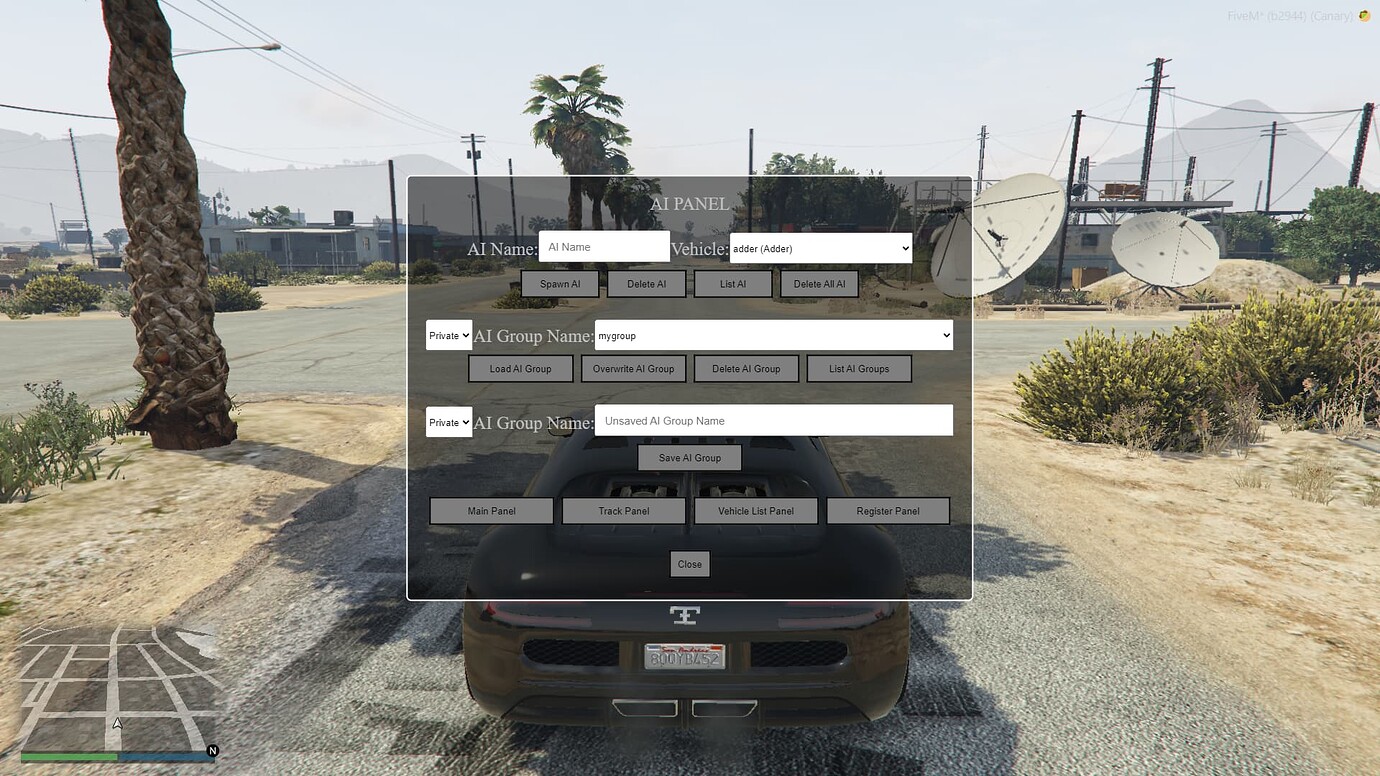The width and height of the screenshot is (1380, 776).
Task: Open the Register Panel
Action: coord(888,510)
